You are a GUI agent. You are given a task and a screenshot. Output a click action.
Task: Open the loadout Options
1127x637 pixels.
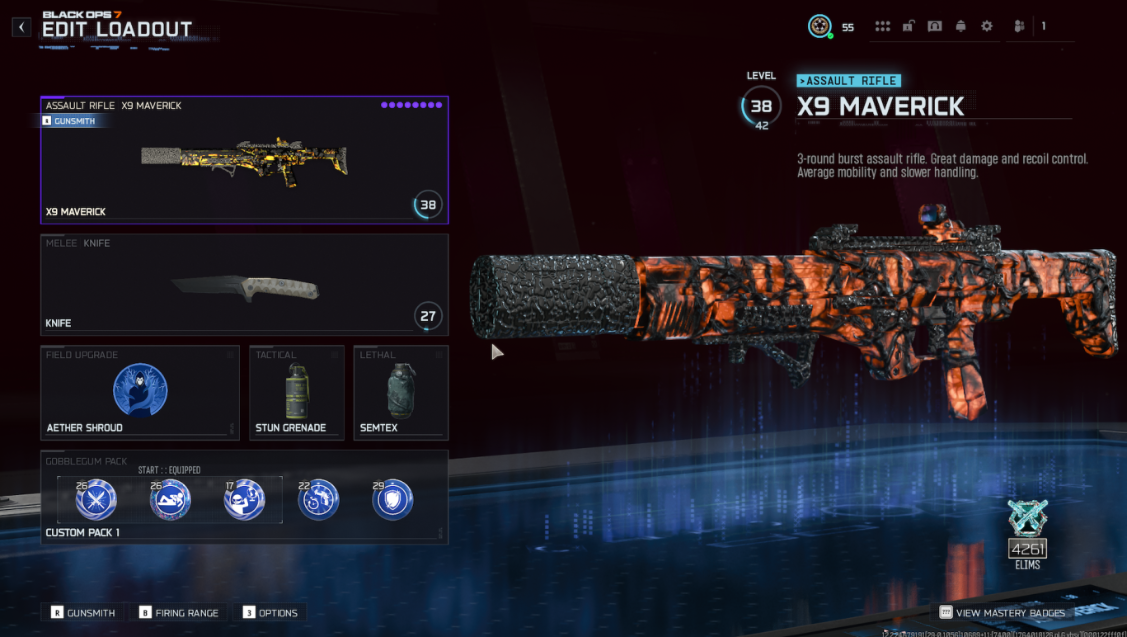click(270, 613)
